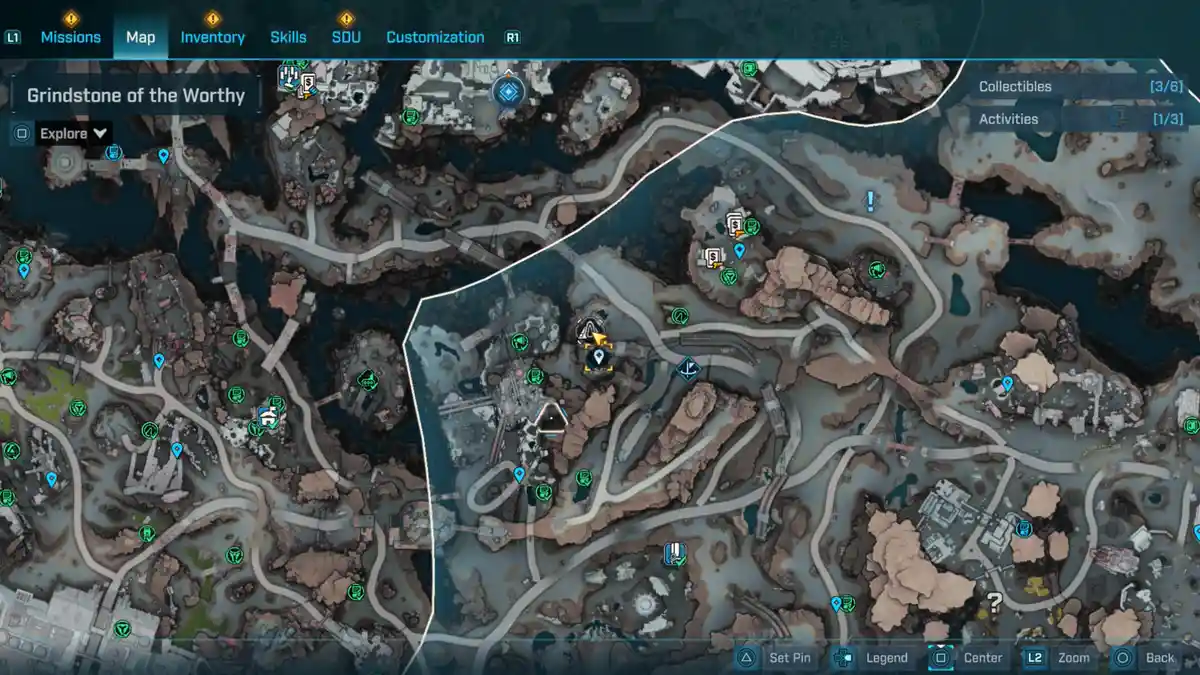The width and height of the screenshot is (1200, 675).
Task: Expand the Explore dropdown filter
Action: (x=74, y=133)
